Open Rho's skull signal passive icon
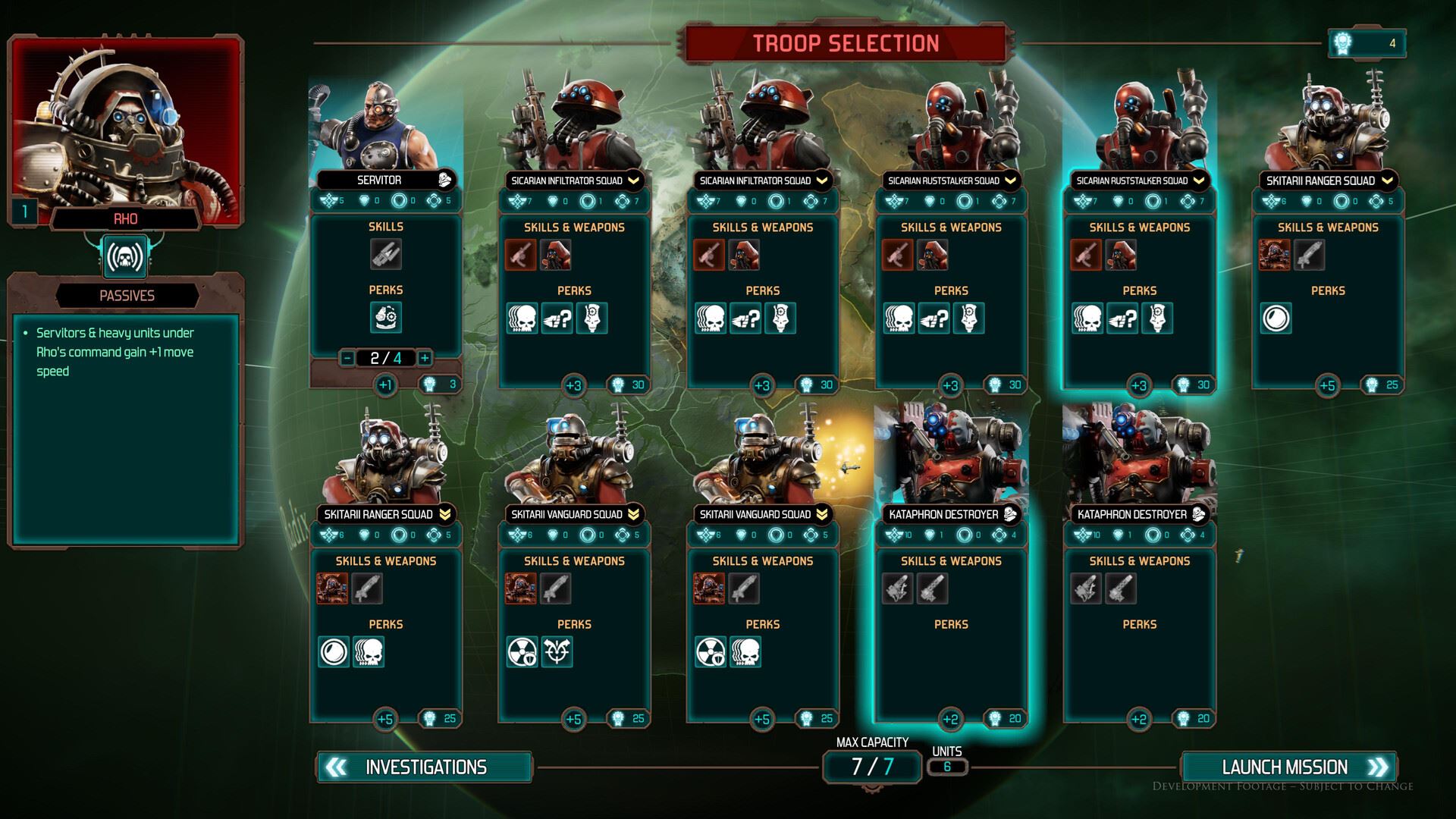Image resolution: width=1456 pixels, height=819 pixels. point(126,257)
